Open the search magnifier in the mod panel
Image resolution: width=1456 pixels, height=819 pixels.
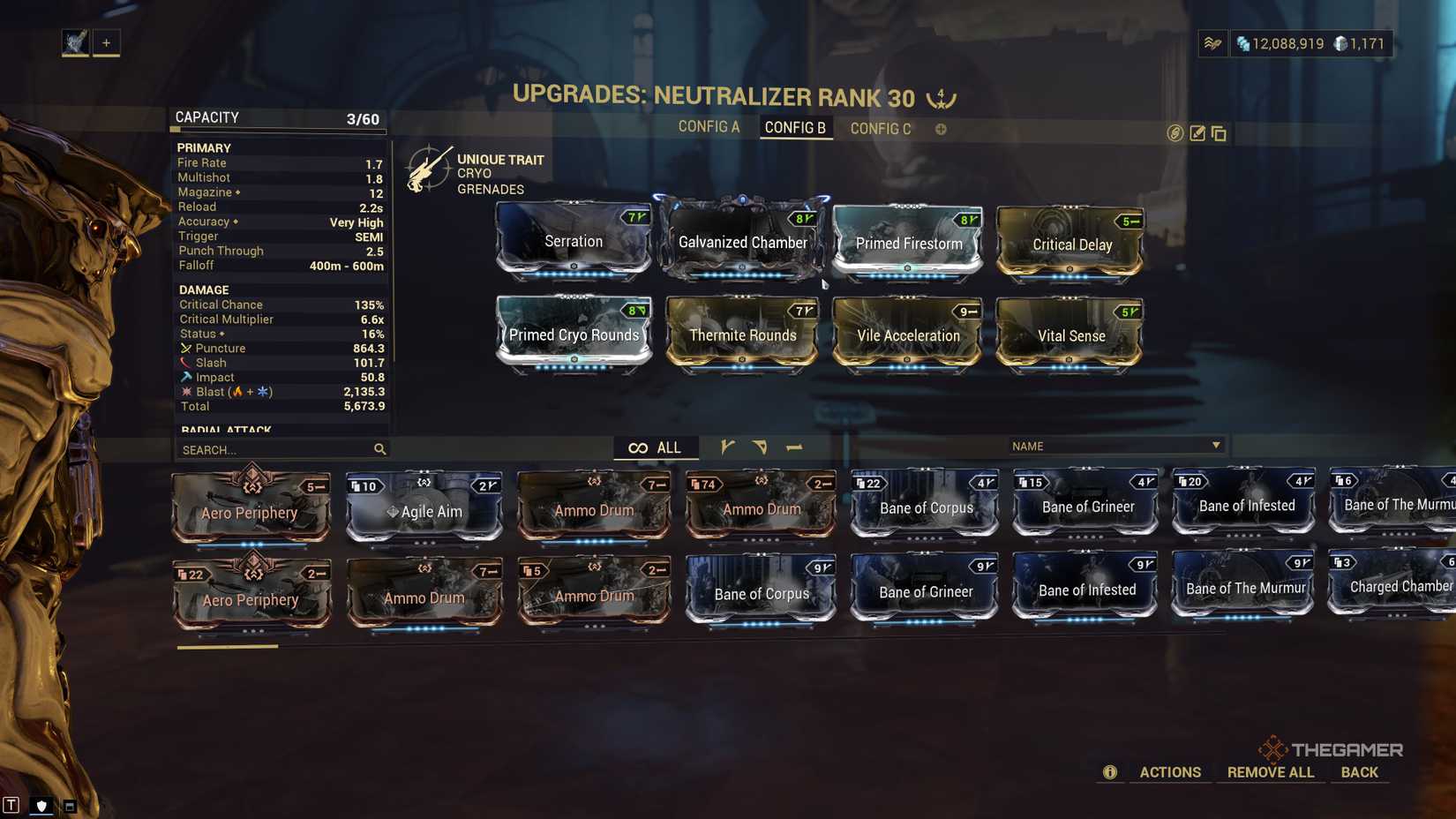click(x=379, y=449)
